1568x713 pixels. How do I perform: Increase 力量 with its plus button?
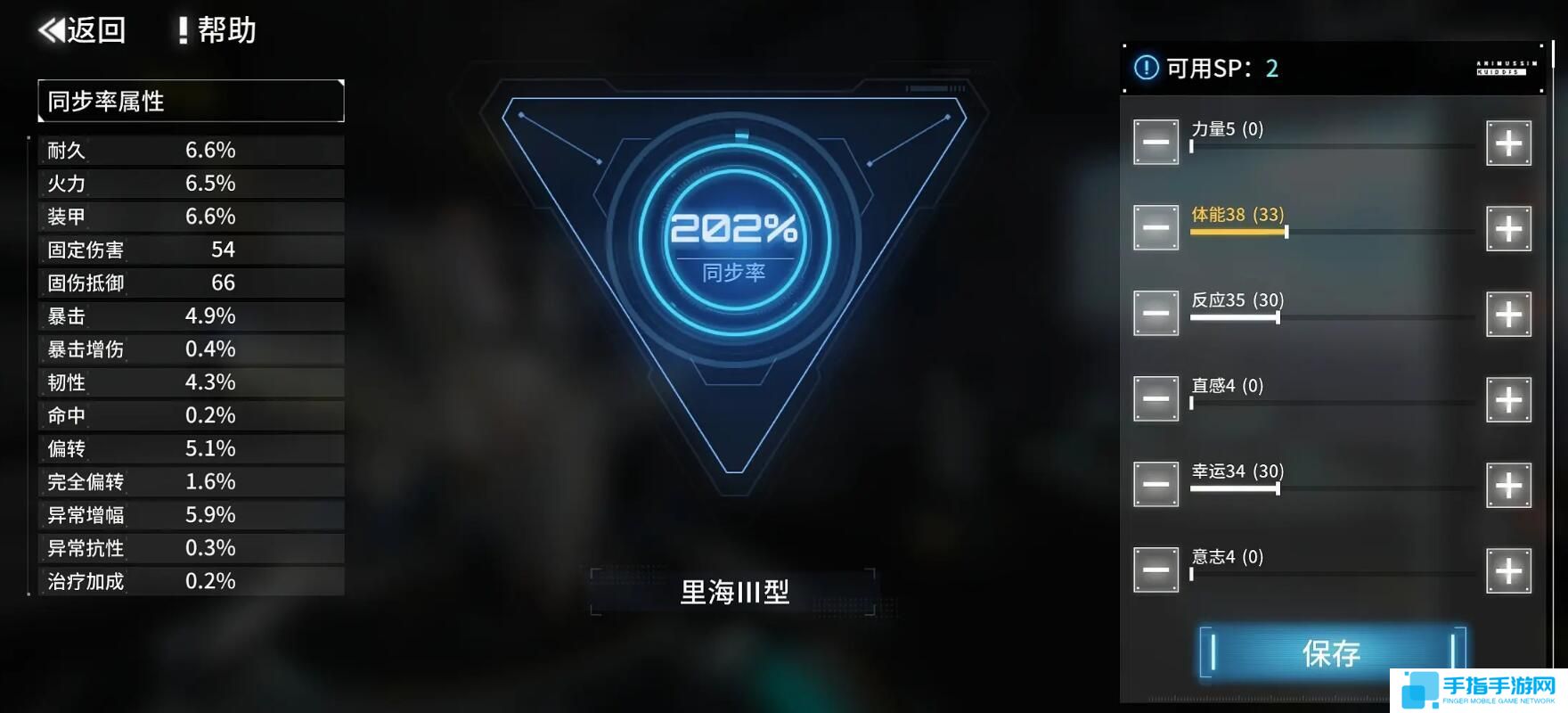(x=1508, y=143)
